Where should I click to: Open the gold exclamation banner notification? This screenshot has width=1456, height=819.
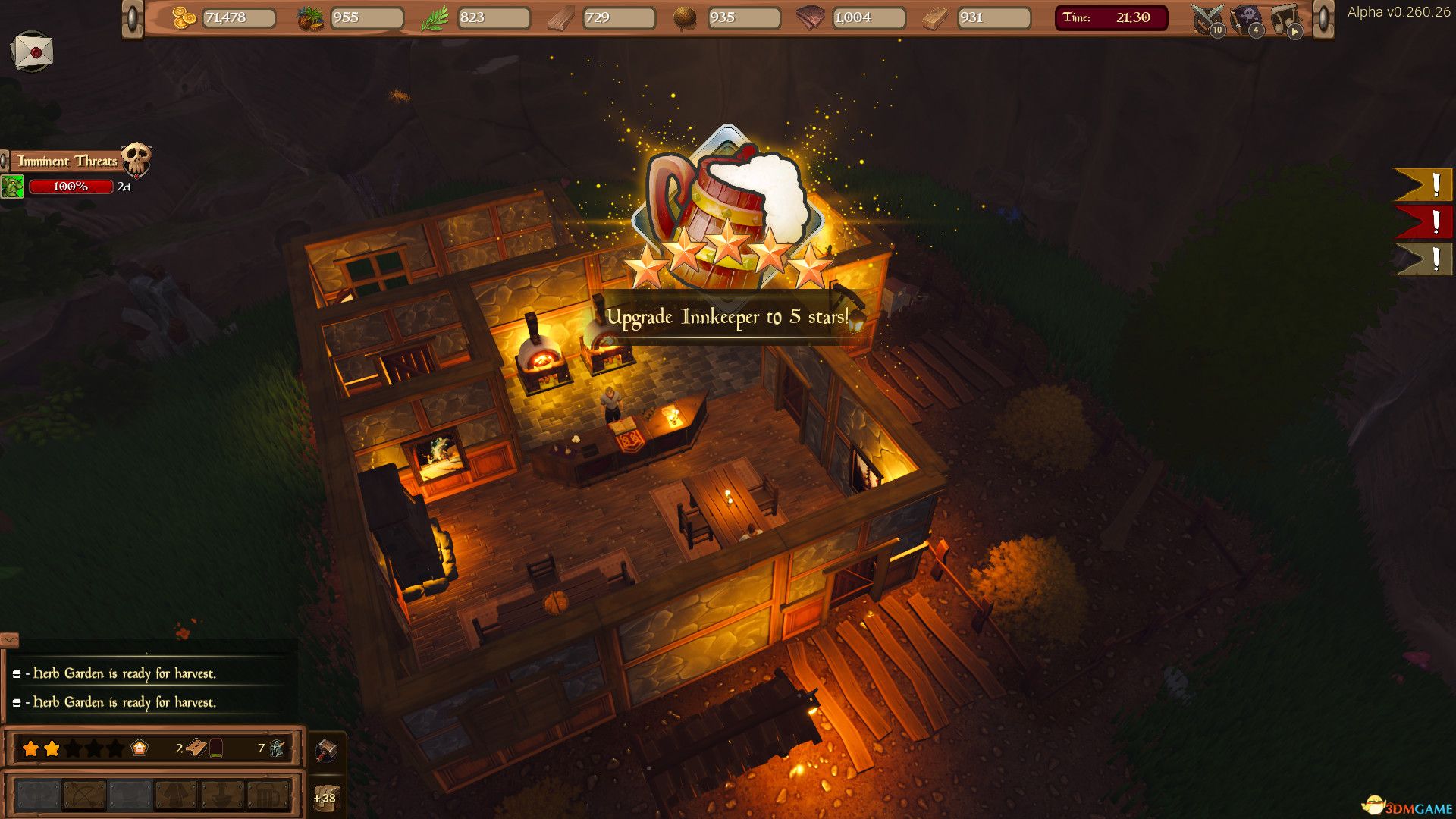pos(1423,185)
